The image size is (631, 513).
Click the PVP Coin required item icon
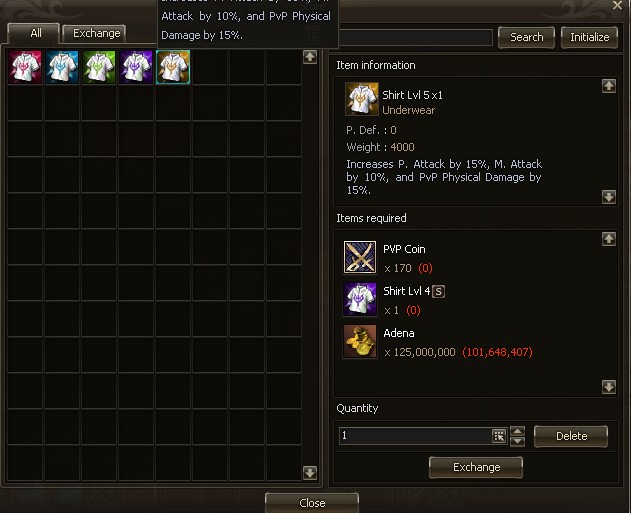click(360, 257)
